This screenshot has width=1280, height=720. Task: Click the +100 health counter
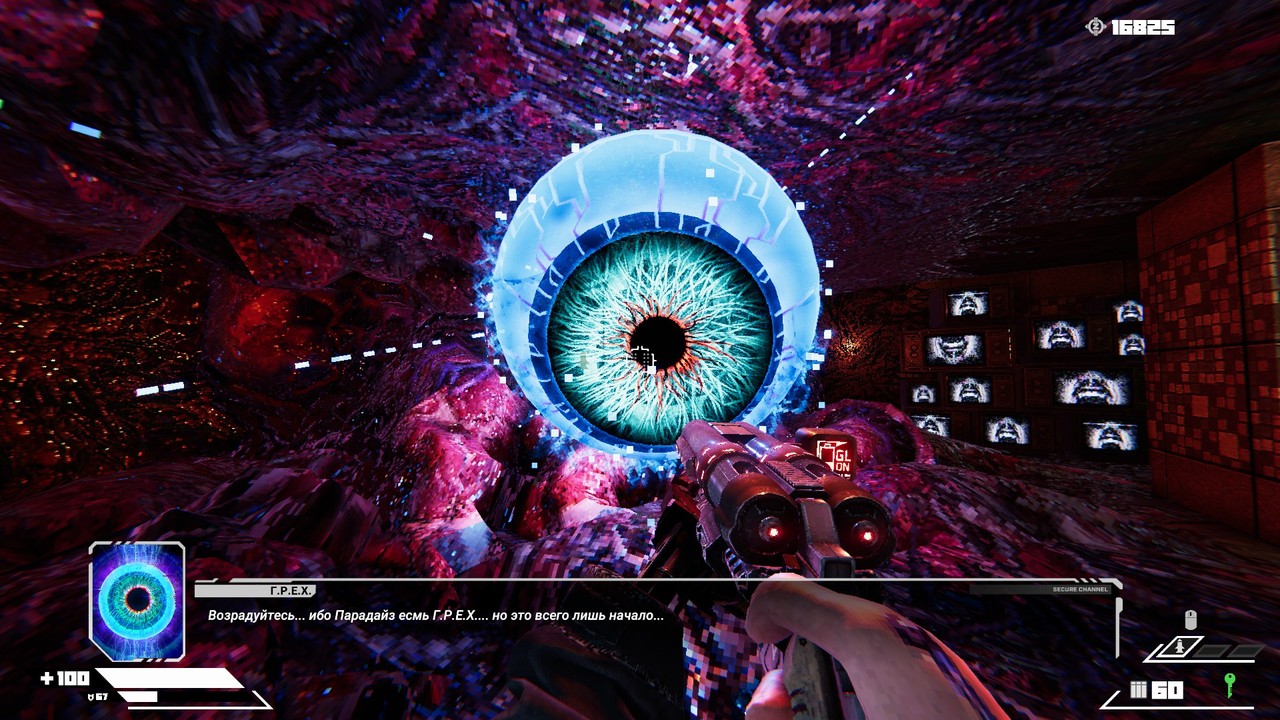pos(64,678)
